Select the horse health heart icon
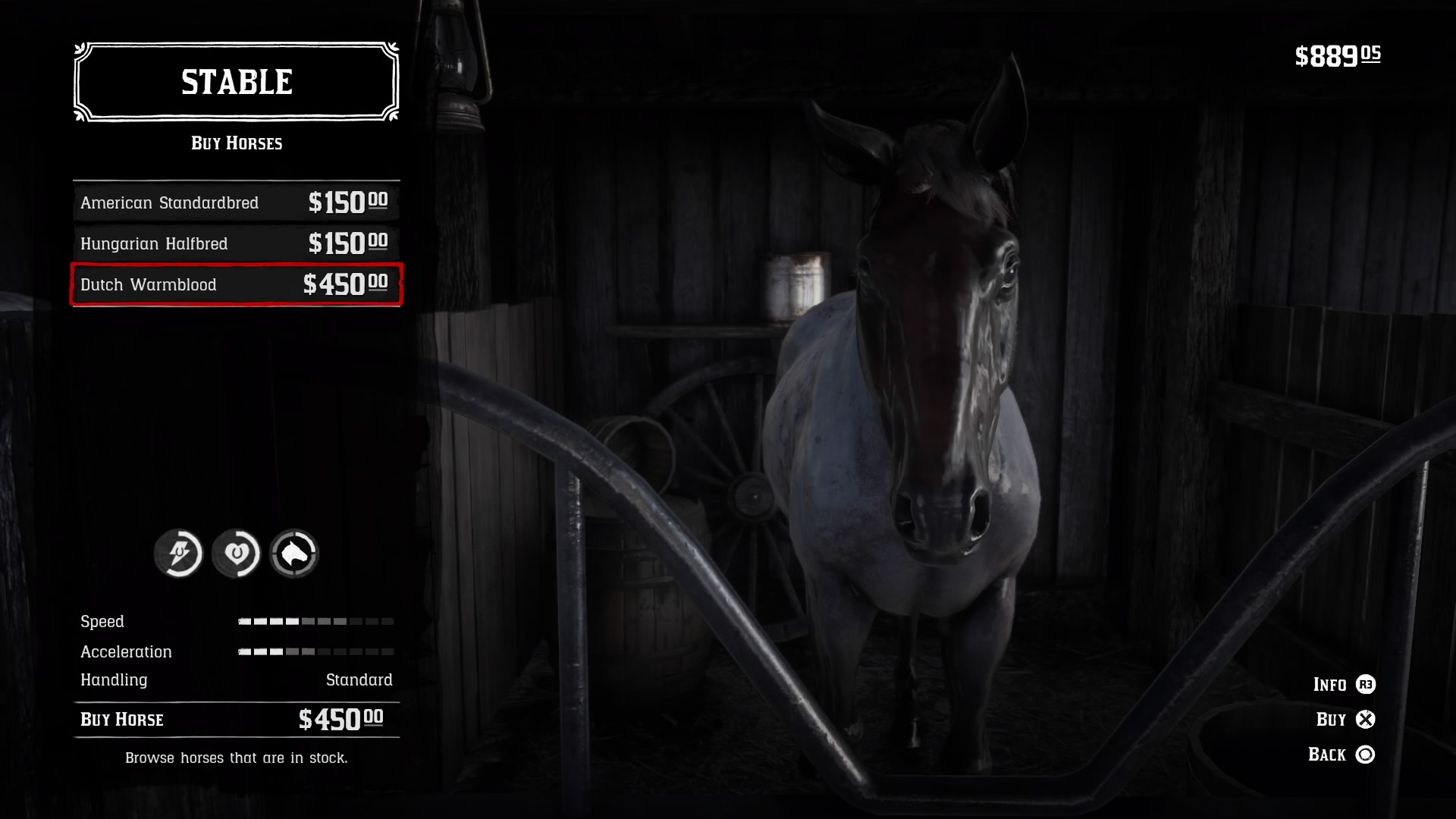Image resolution: width=1456 pixels, height=819 pixels. click(237, 554)
